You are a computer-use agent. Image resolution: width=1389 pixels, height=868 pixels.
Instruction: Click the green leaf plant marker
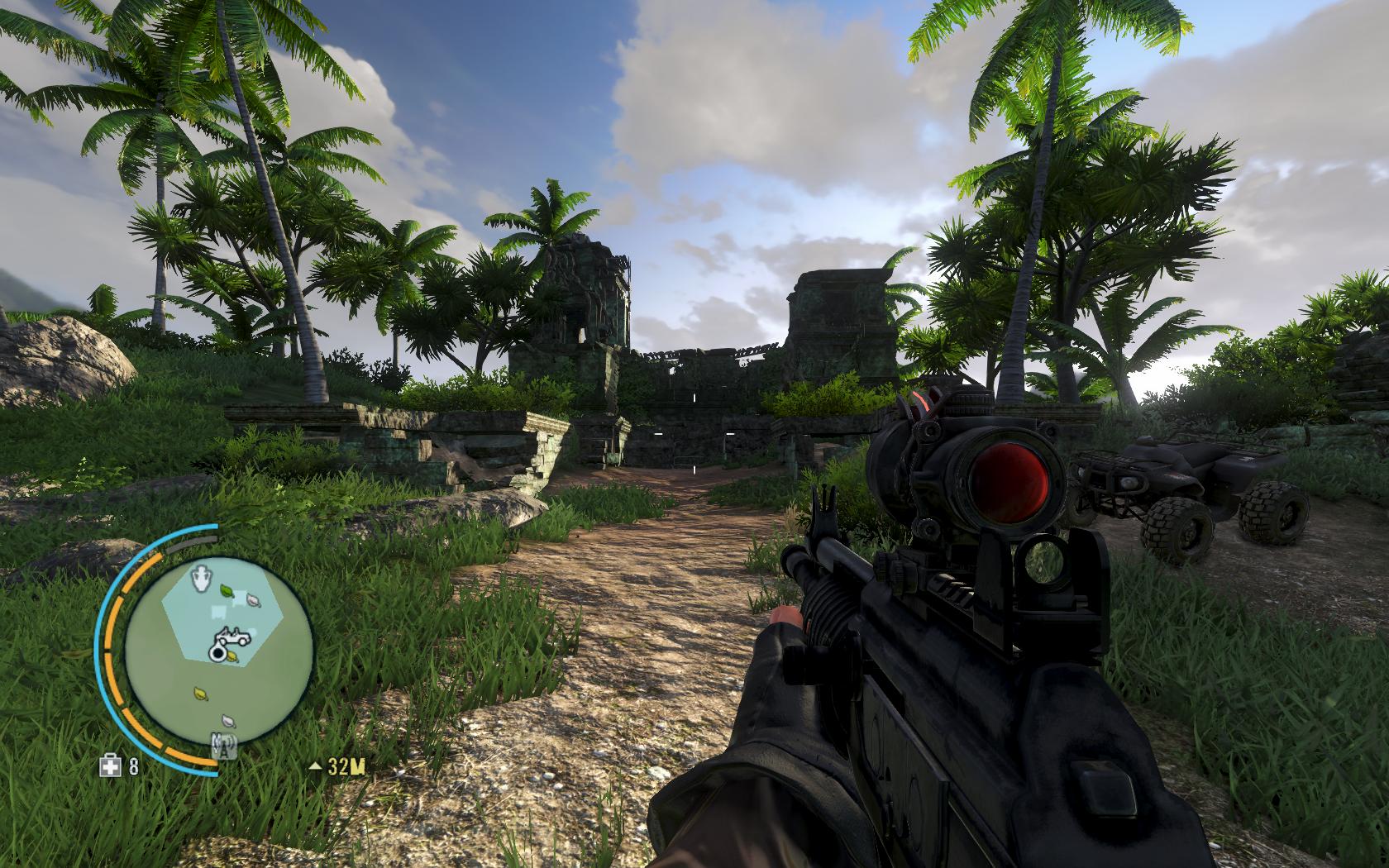click(226, 591)
